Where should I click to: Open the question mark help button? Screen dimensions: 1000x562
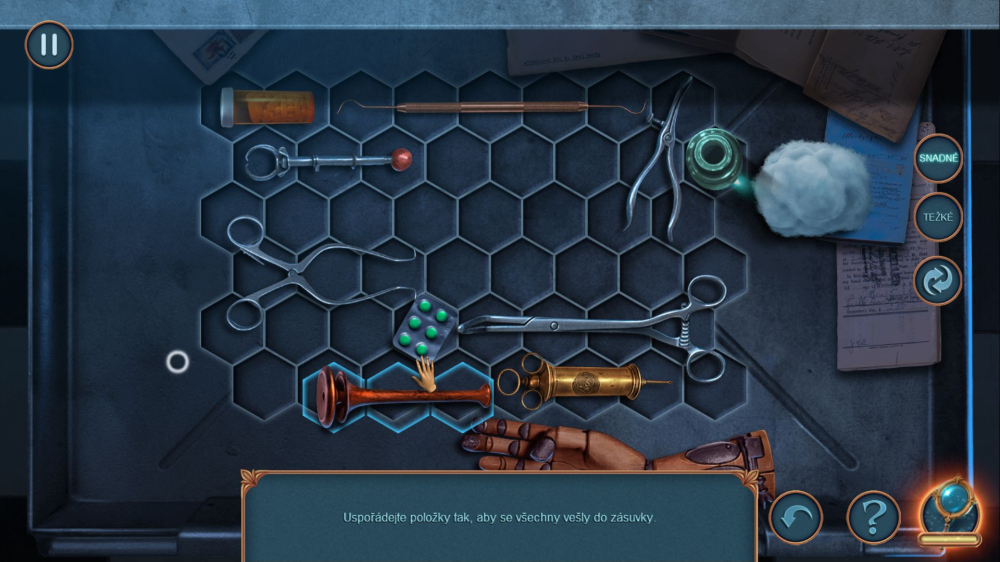pyautogui.click(x=873, y=517)
